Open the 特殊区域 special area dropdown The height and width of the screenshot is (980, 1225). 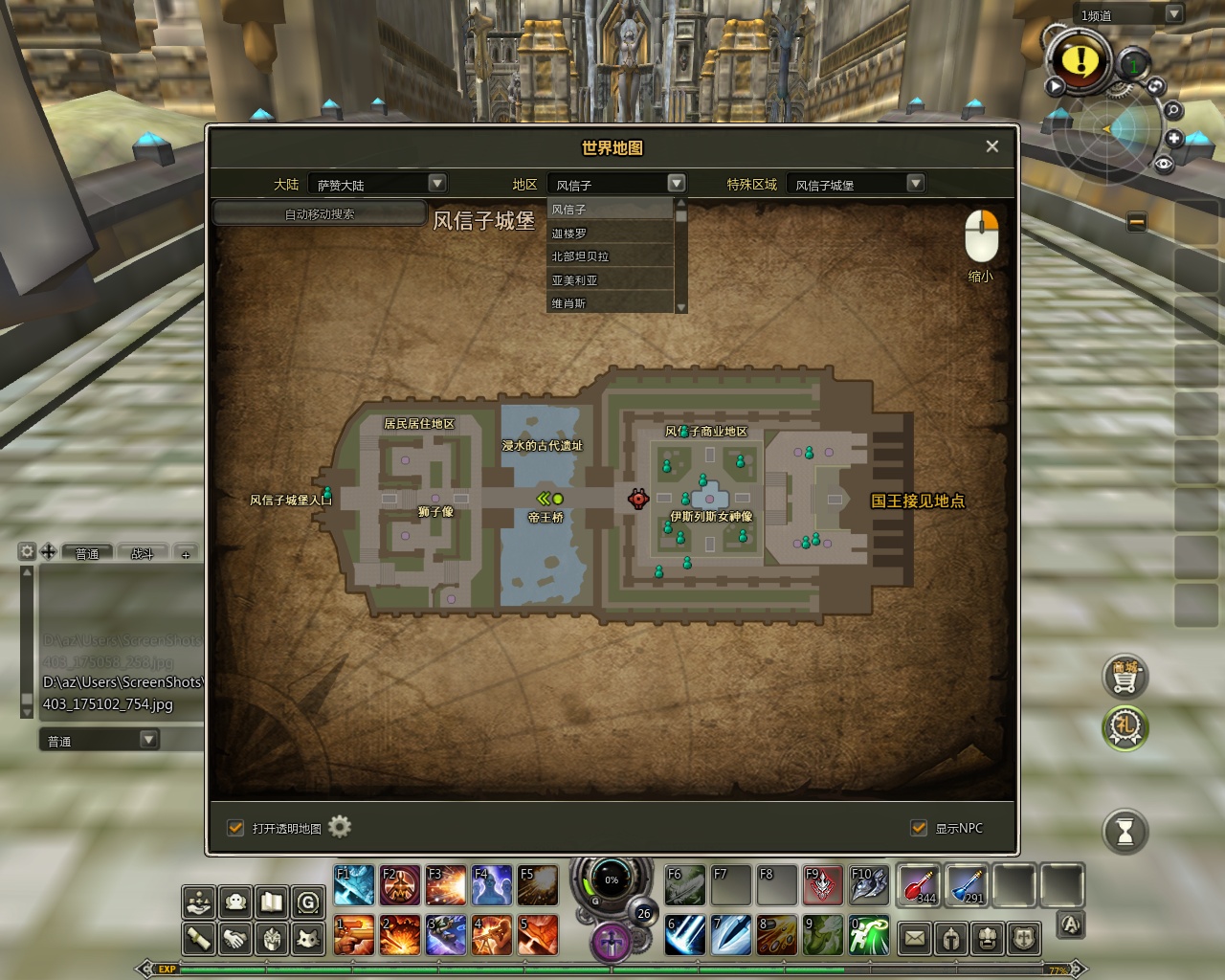[915, 183]
